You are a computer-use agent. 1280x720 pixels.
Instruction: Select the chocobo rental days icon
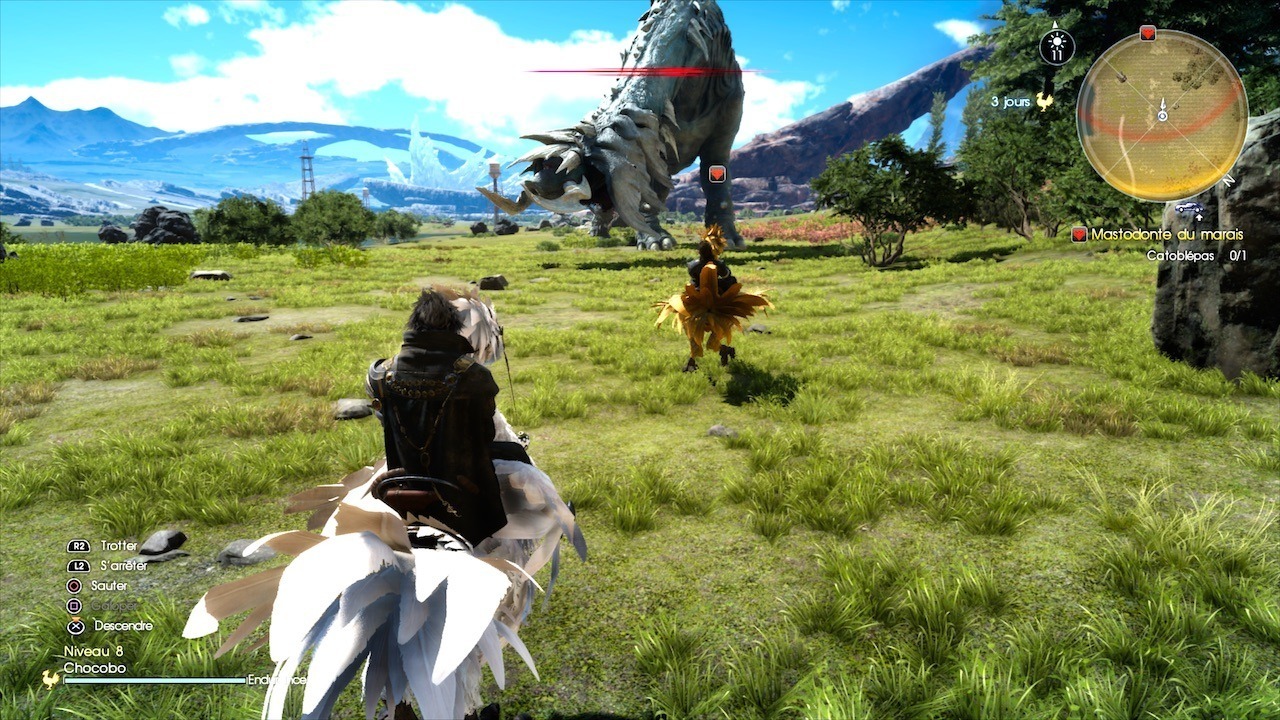click(1045, 101)
